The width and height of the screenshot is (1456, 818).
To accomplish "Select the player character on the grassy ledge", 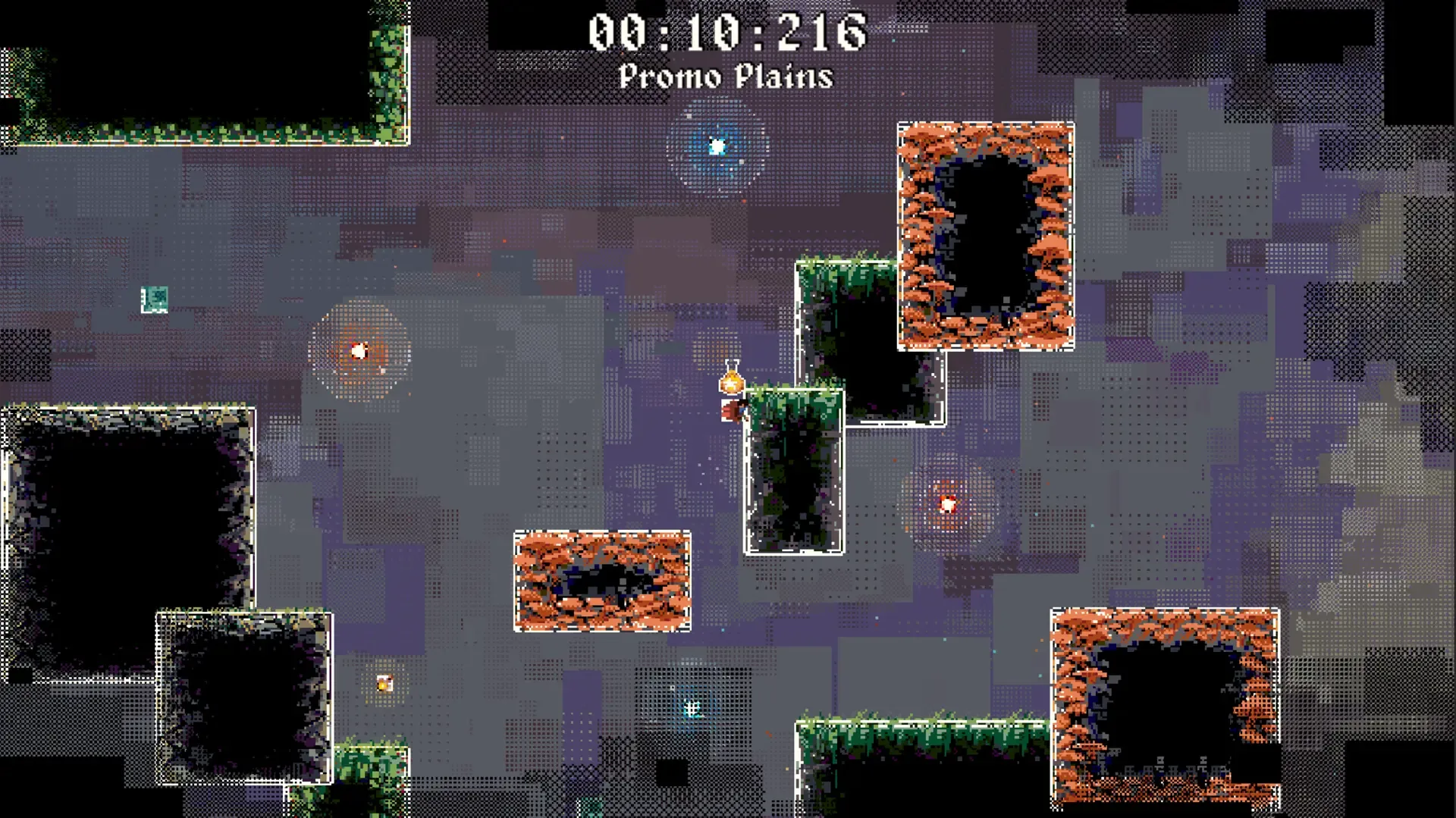I will (x=734, y=409).
